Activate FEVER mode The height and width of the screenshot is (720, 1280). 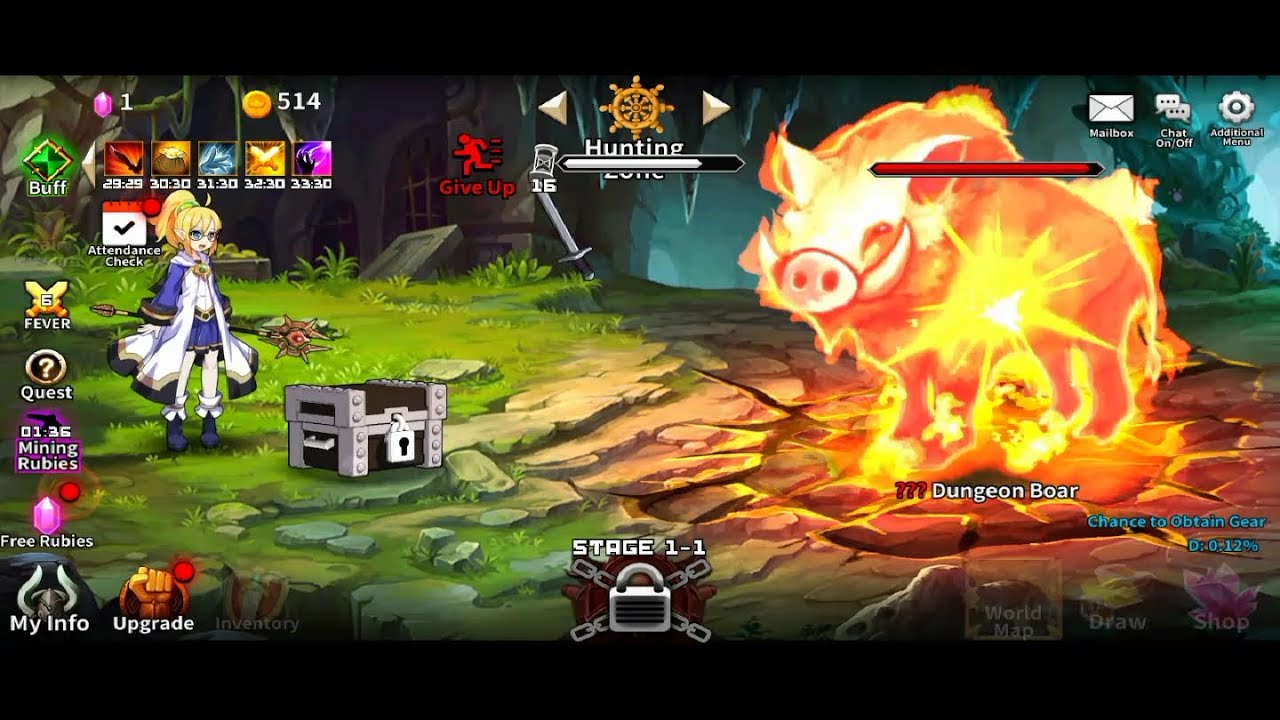coord(46,303)
